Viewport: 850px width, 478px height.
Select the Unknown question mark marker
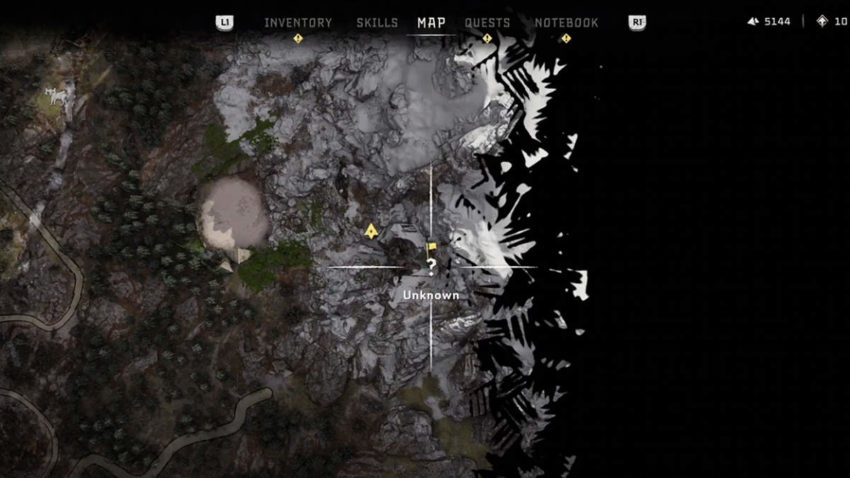(431, 266)
